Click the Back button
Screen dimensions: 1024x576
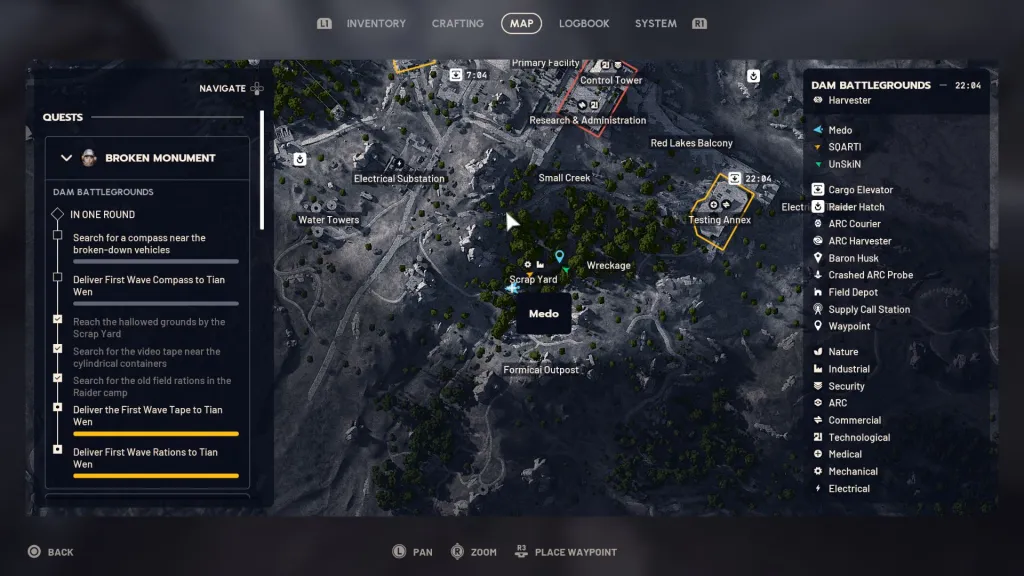pos(50,552)
